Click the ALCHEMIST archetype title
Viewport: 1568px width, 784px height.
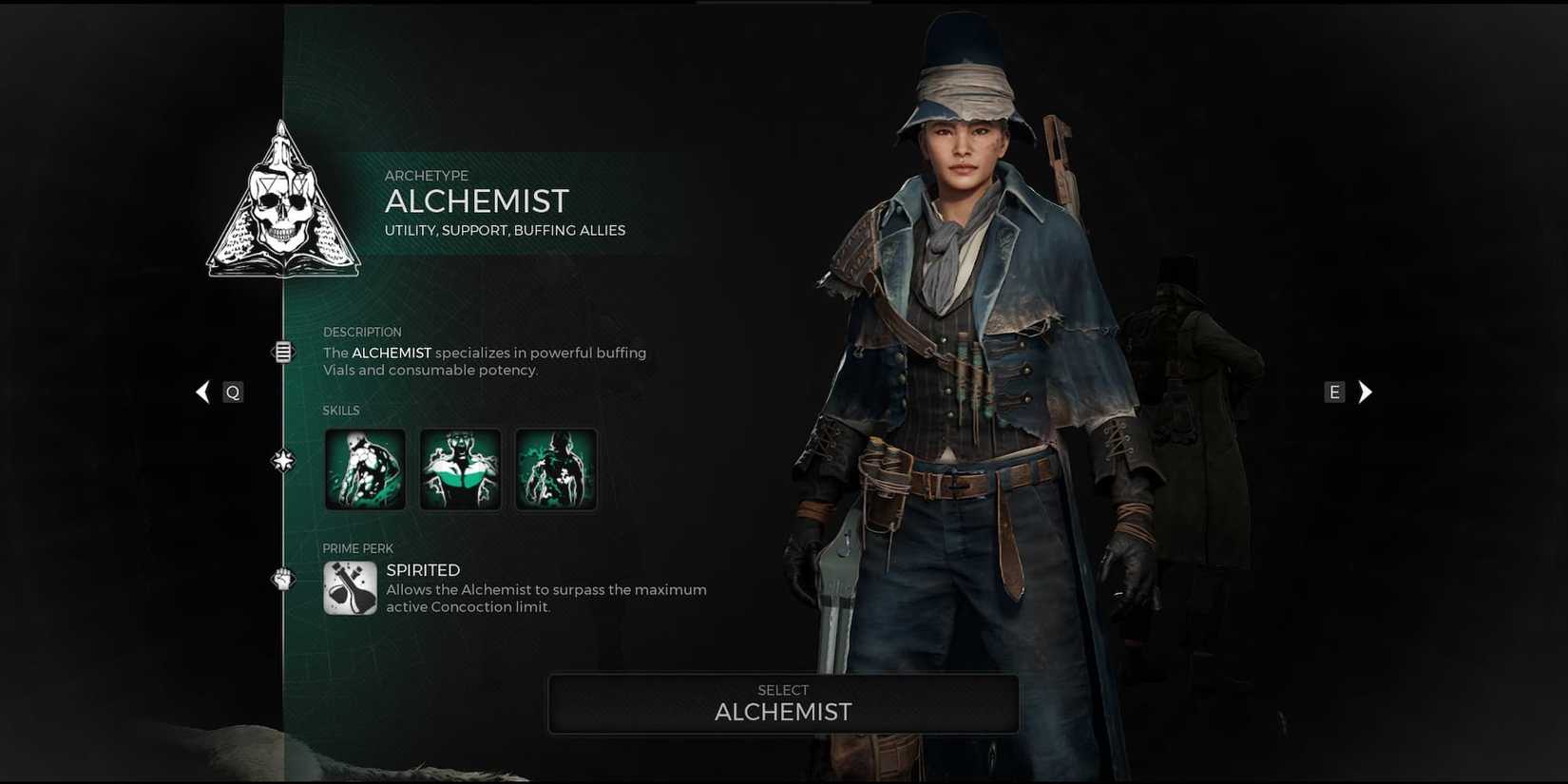point(478,201)
